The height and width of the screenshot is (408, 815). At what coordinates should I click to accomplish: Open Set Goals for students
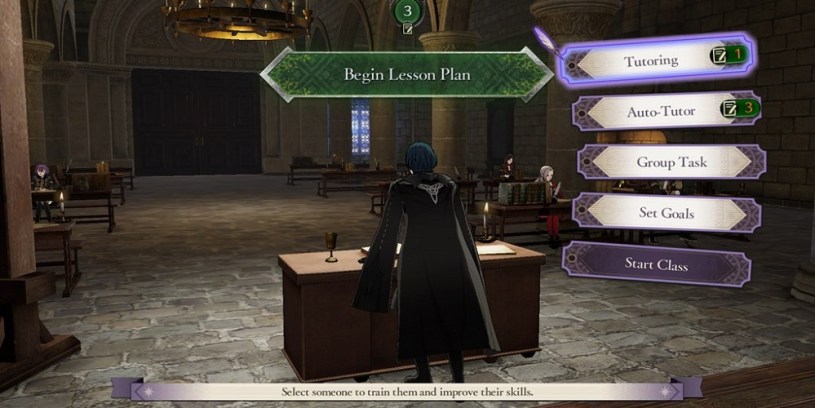667,212
